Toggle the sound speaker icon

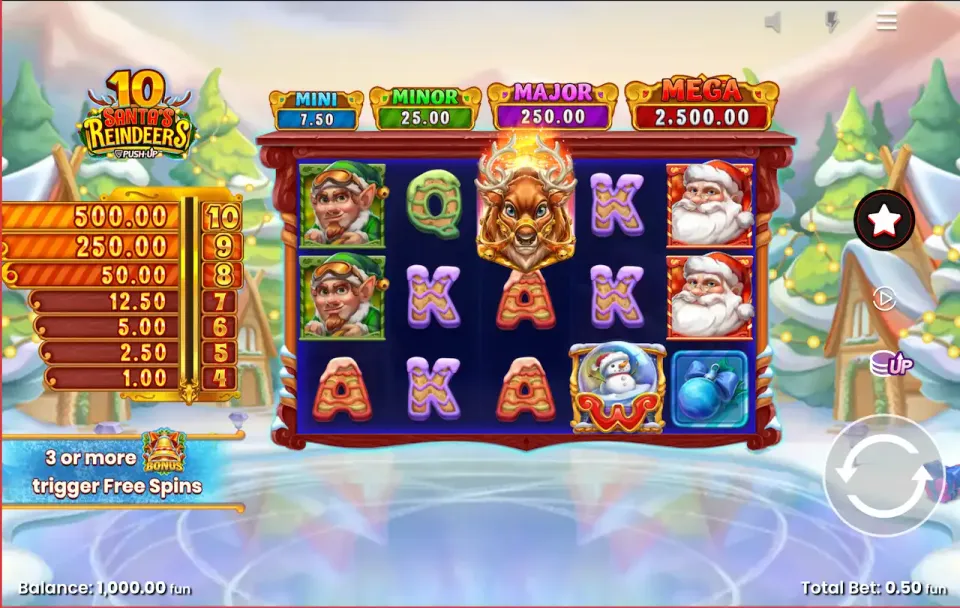pos(773,22)
